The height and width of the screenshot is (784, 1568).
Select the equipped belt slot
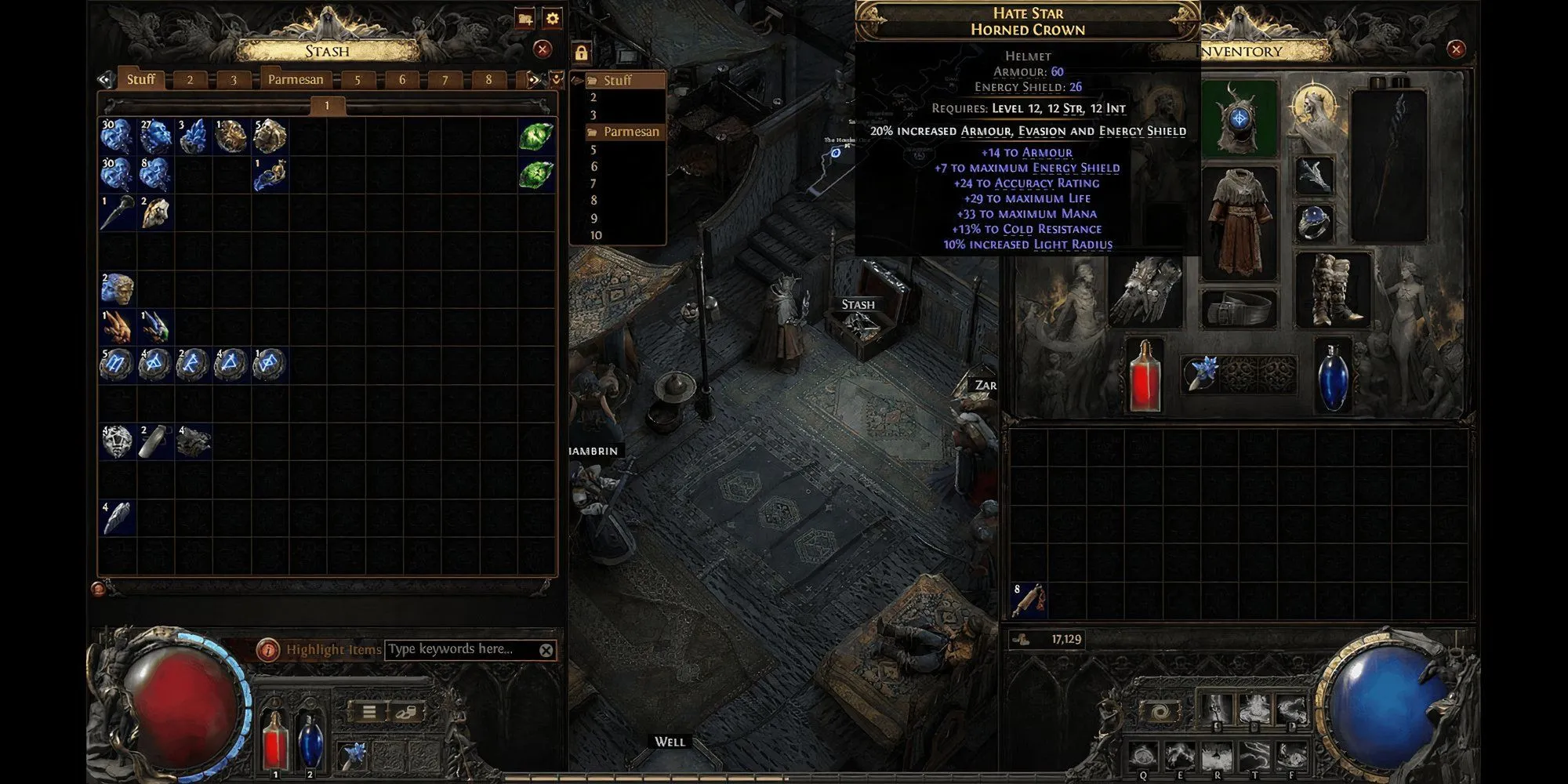pos(1239,308)
